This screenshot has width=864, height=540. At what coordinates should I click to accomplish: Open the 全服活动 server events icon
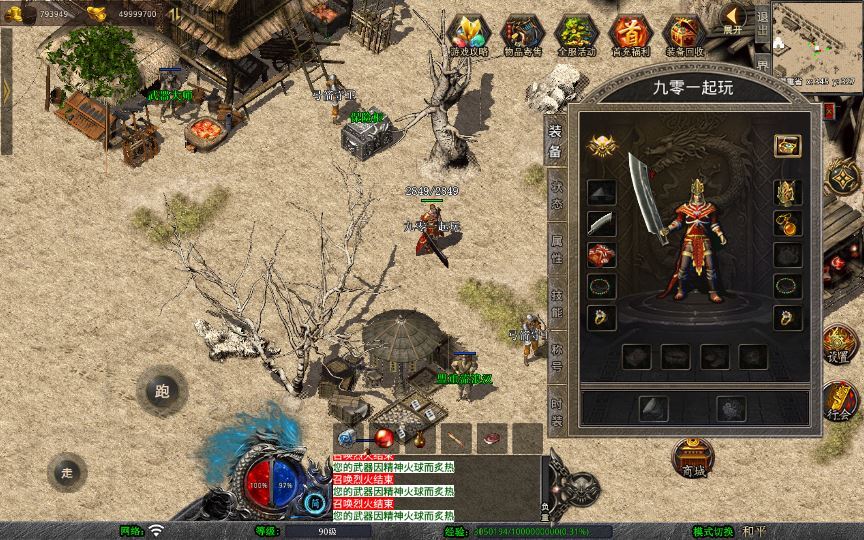point(574,35)
